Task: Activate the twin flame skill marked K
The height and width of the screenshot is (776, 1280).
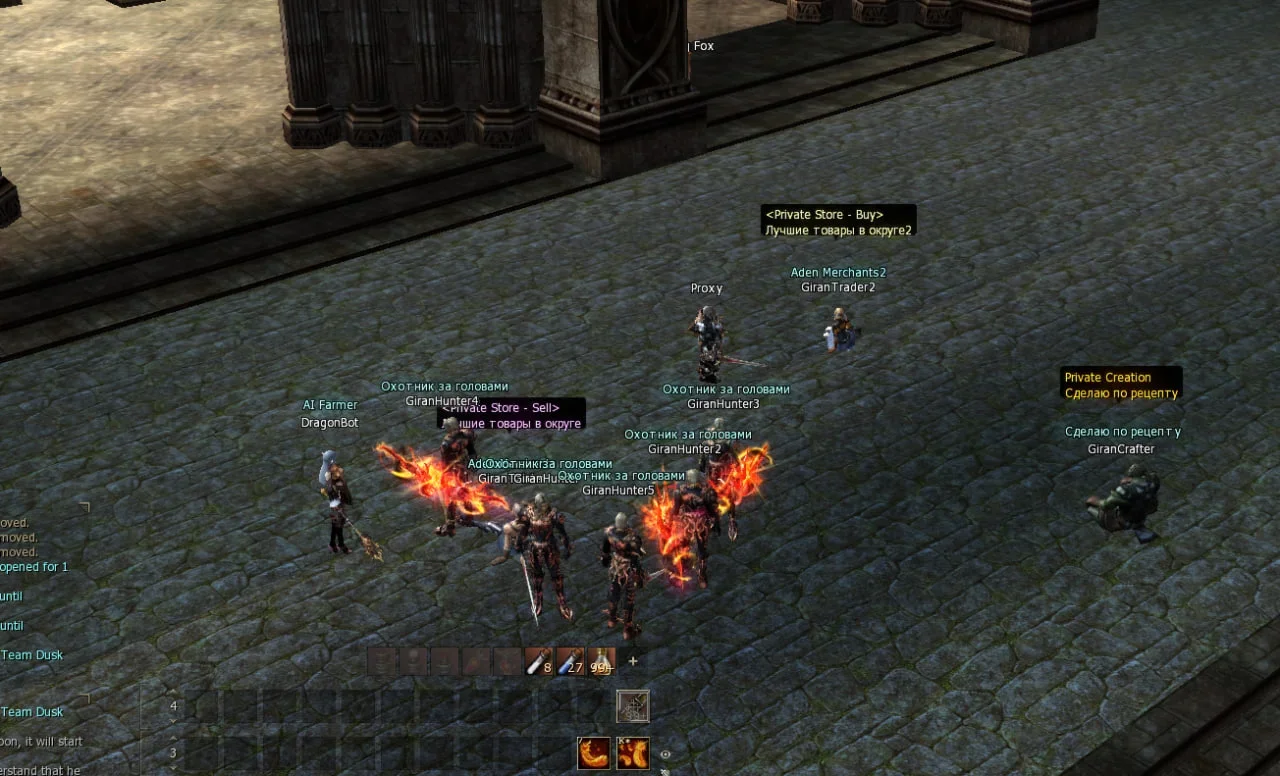Action: pos(632,753)
